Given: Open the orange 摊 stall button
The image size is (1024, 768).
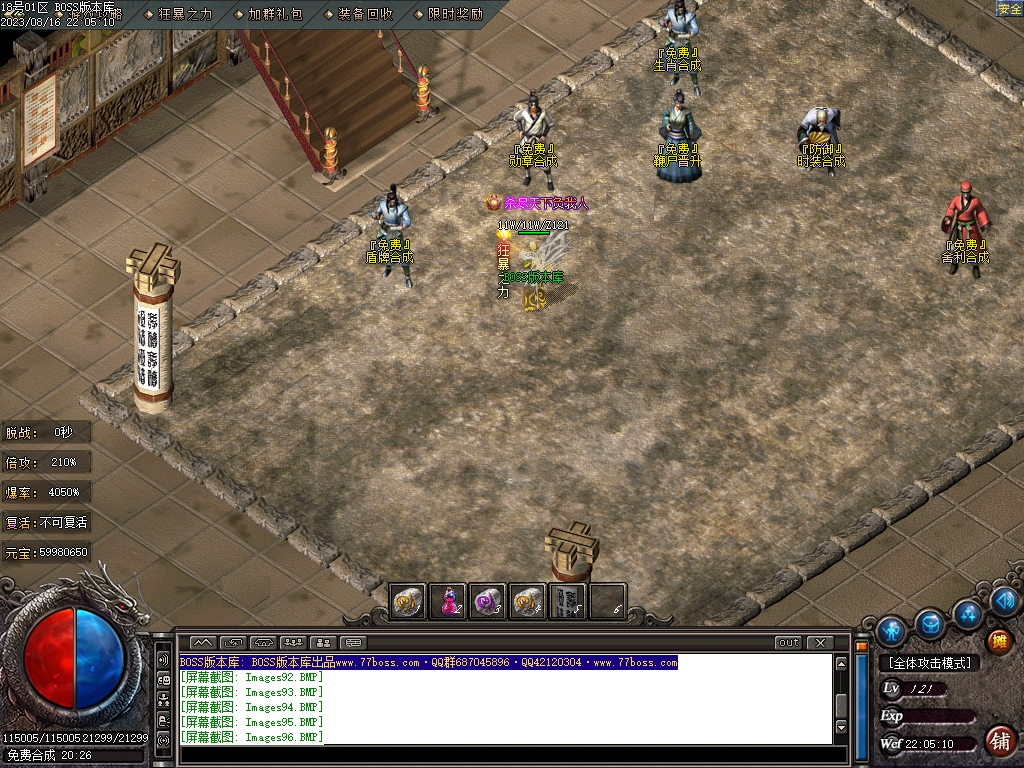Looking at the screenshot, I should (x=998, y=642).
